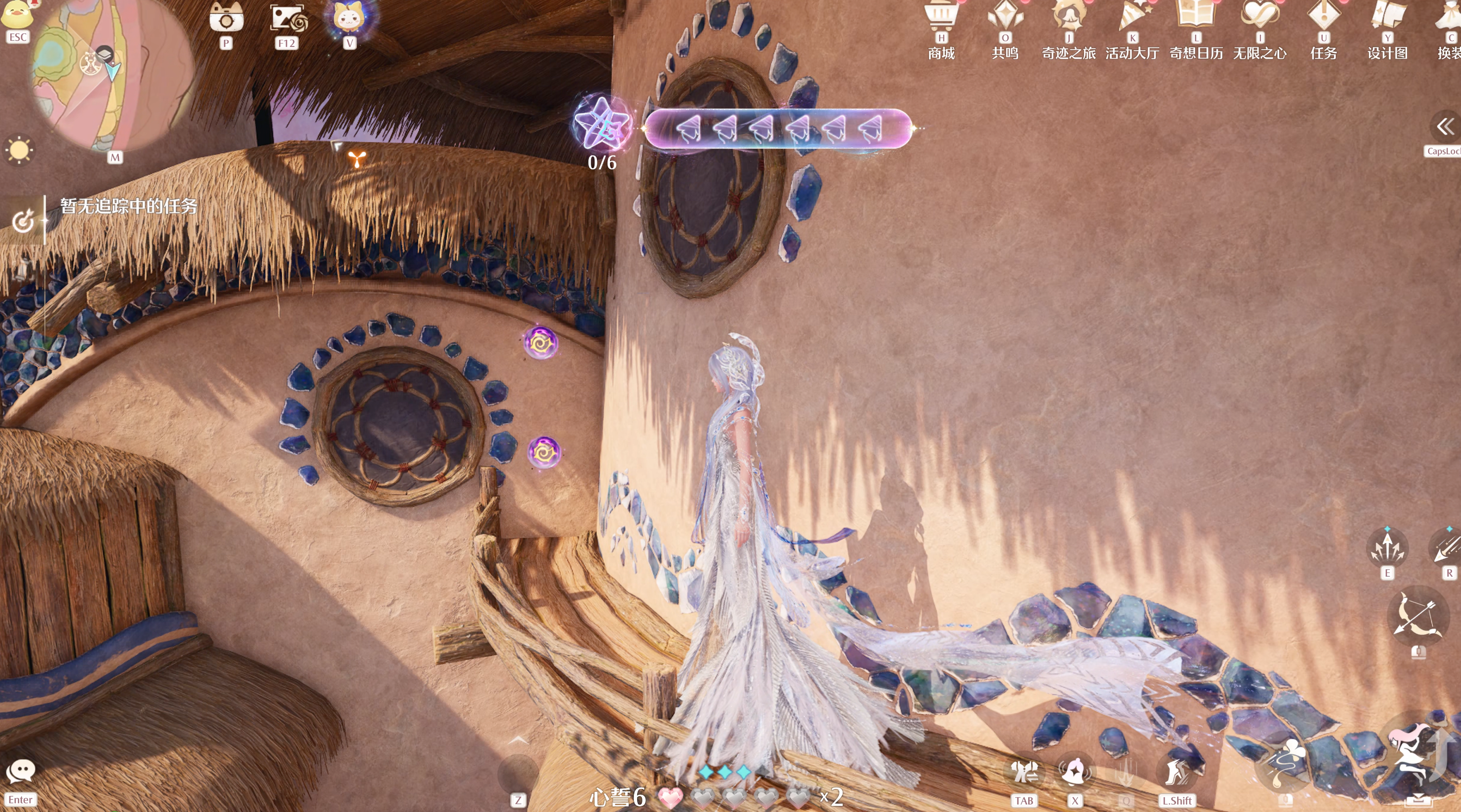Image resolution: width=1461 pixels, height=812 pixels.
Task: Open the F12 picture album icon
Action: pos(287,18)
